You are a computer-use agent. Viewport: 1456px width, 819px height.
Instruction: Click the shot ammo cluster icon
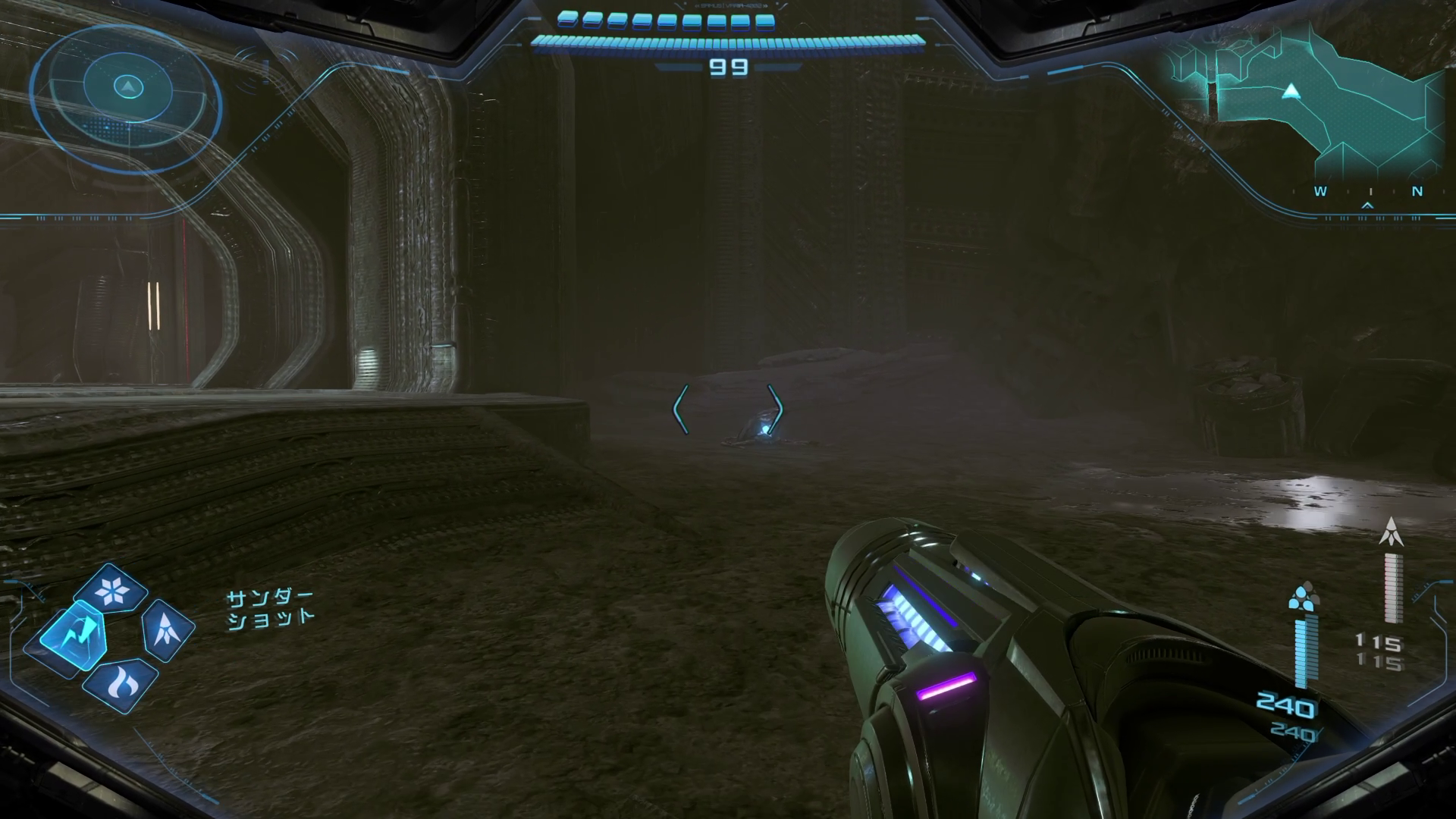coord(1304,597)
